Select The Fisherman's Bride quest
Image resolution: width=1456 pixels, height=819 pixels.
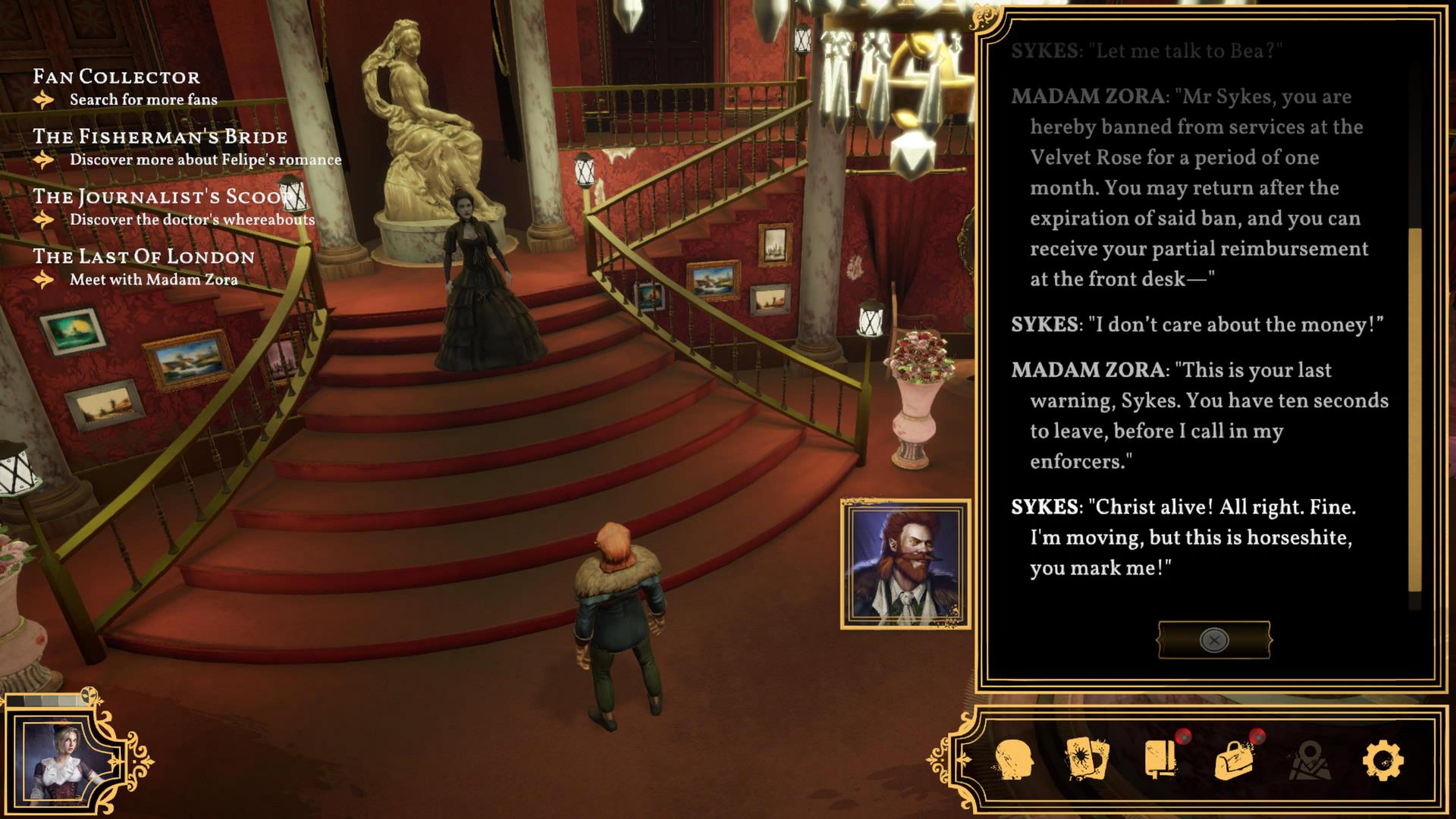point(160,136)
